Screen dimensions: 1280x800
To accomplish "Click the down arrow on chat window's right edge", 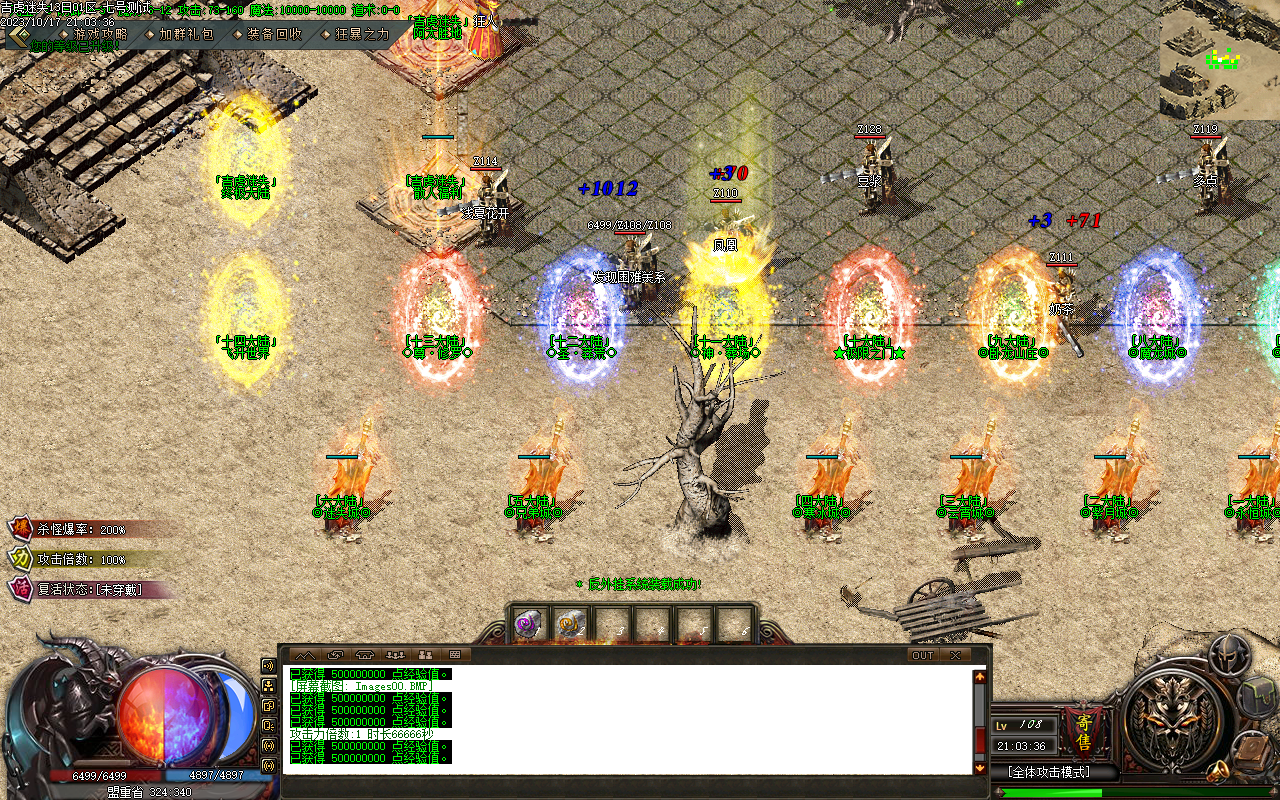I will point(978,768).
